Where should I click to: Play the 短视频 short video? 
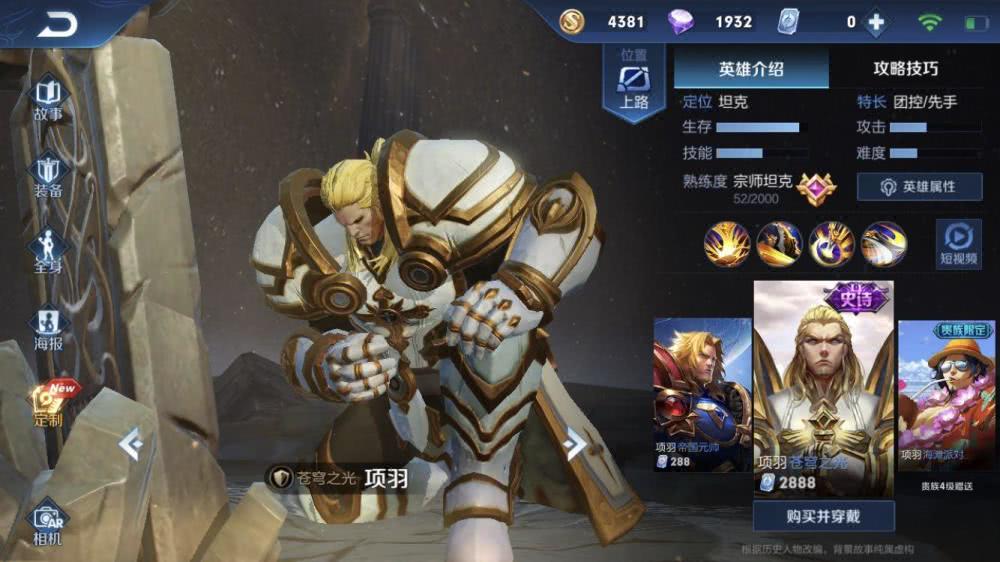[958, 244]
